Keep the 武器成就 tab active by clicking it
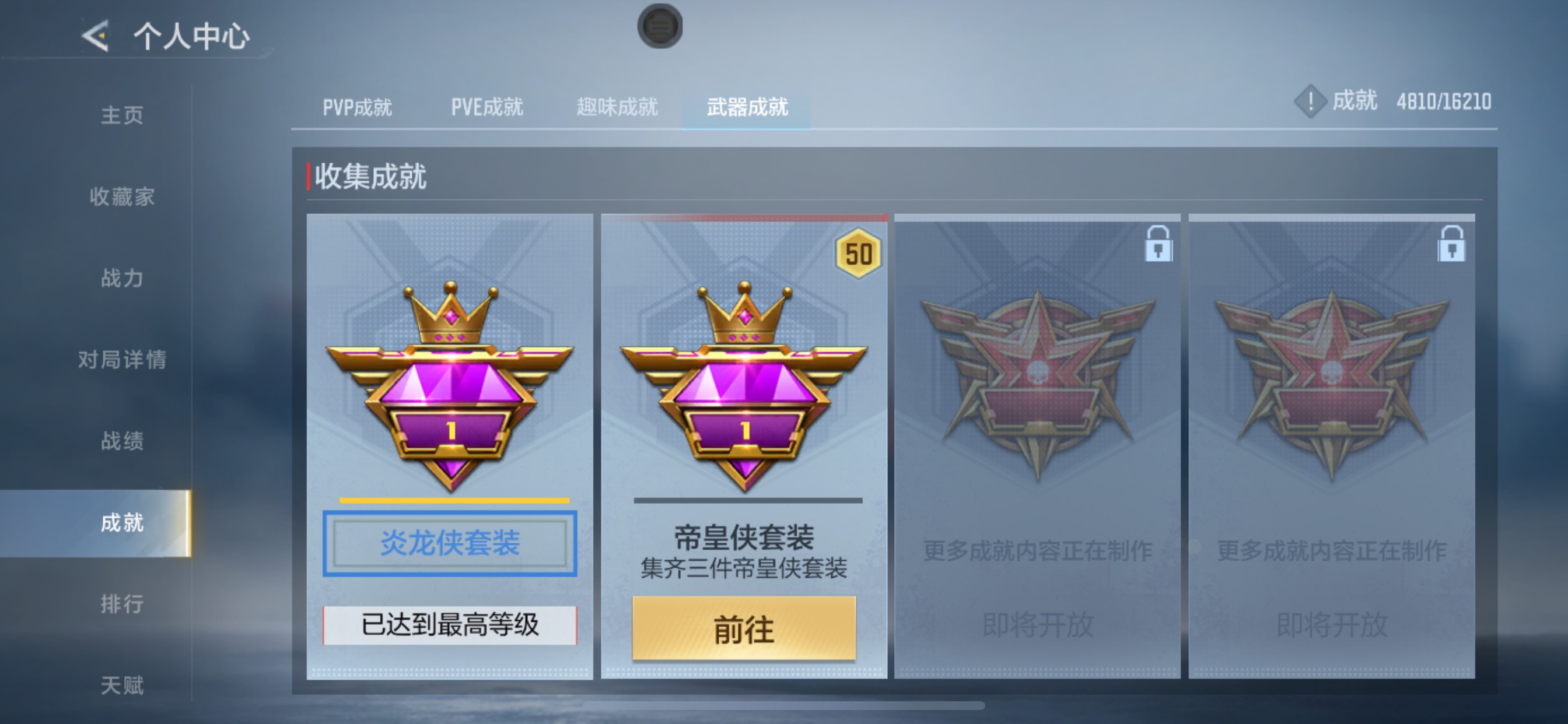The width and height of the screenshot is (1568, 724). point(747,107)
